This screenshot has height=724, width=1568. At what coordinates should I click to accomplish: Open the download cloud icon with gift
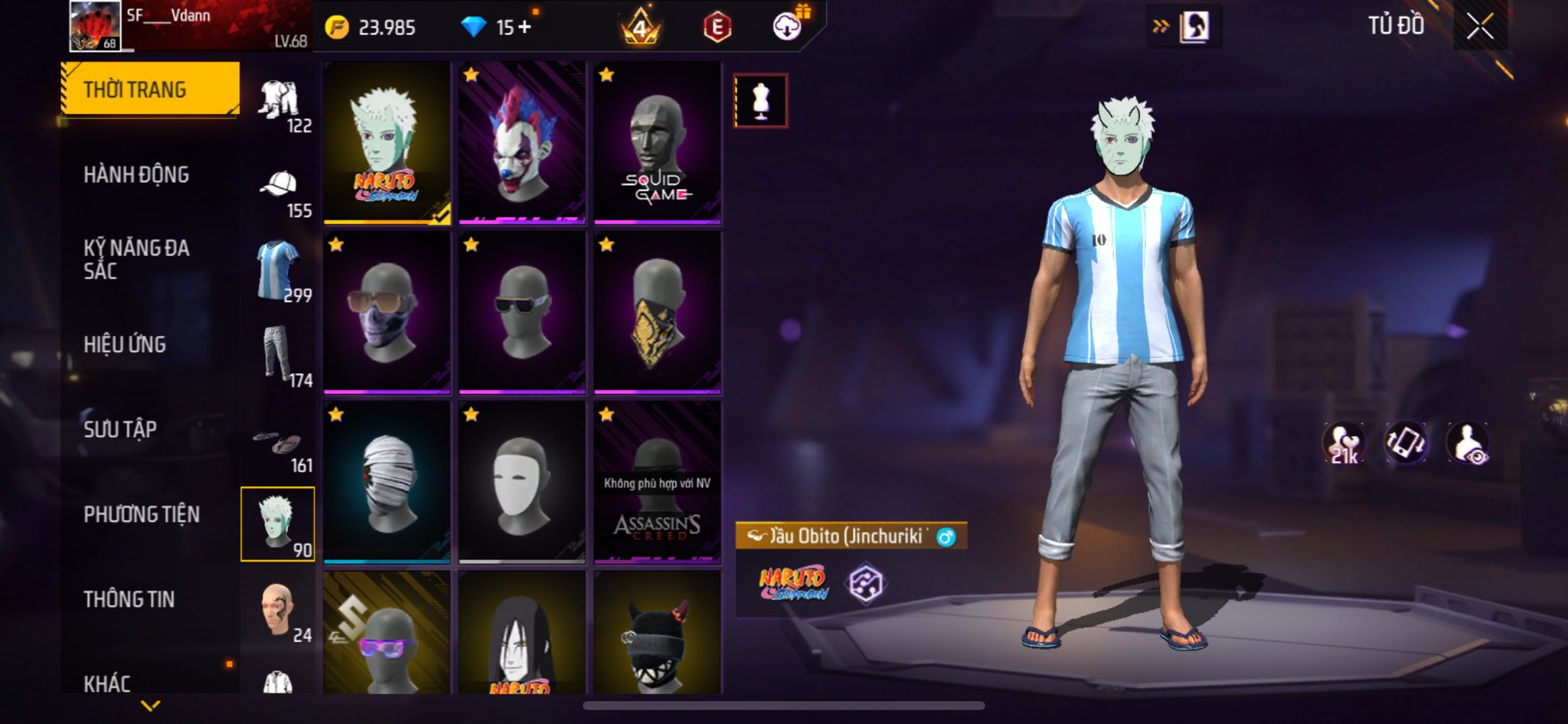(x=788, y=27)
